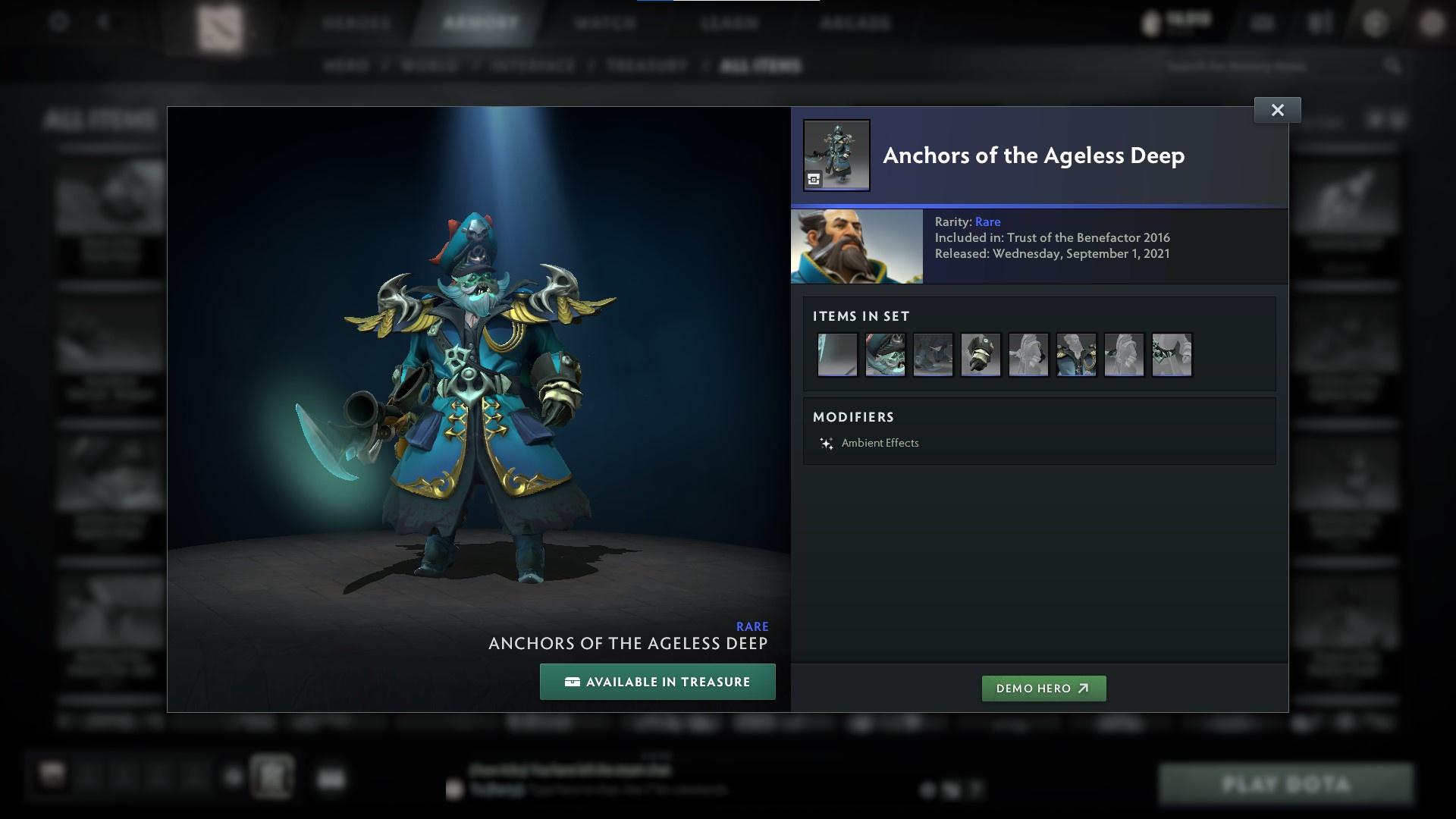The height and width of the screenshot is (819, 1456).
Task: Click the profile avatar in the top-right corner
Action: (1432, 24)
